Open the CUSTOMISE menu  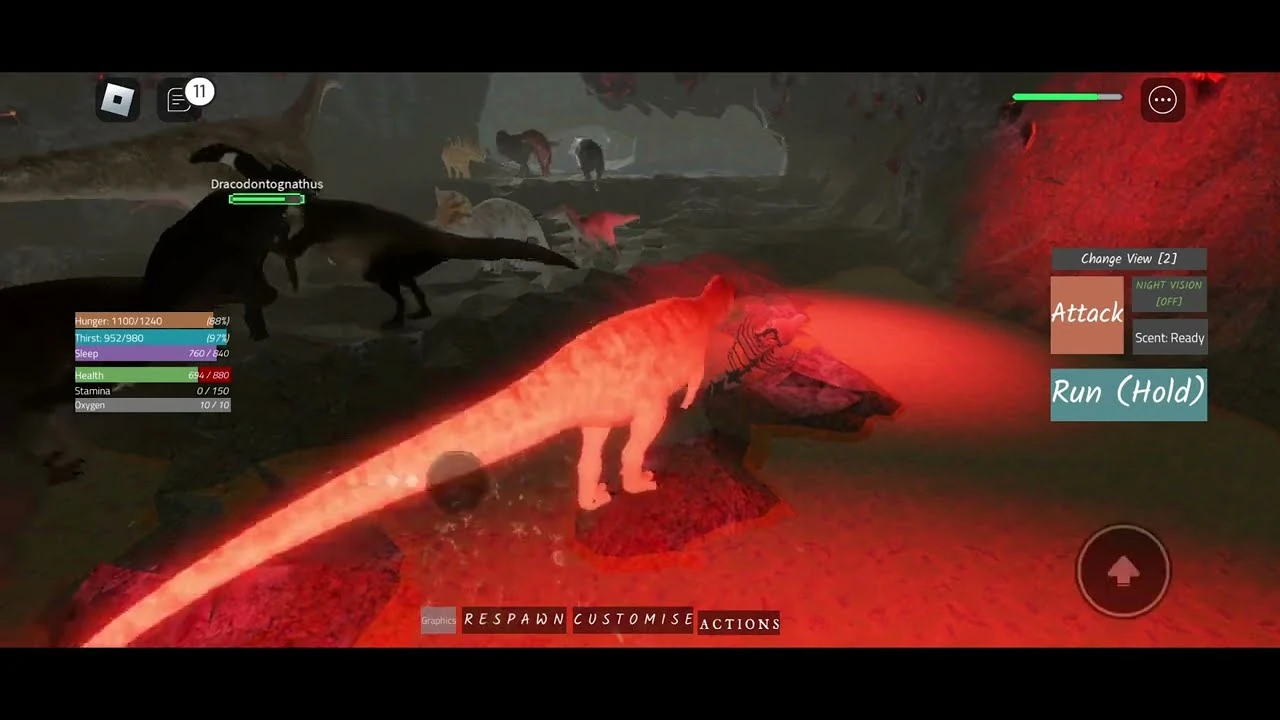click(632, 620)
